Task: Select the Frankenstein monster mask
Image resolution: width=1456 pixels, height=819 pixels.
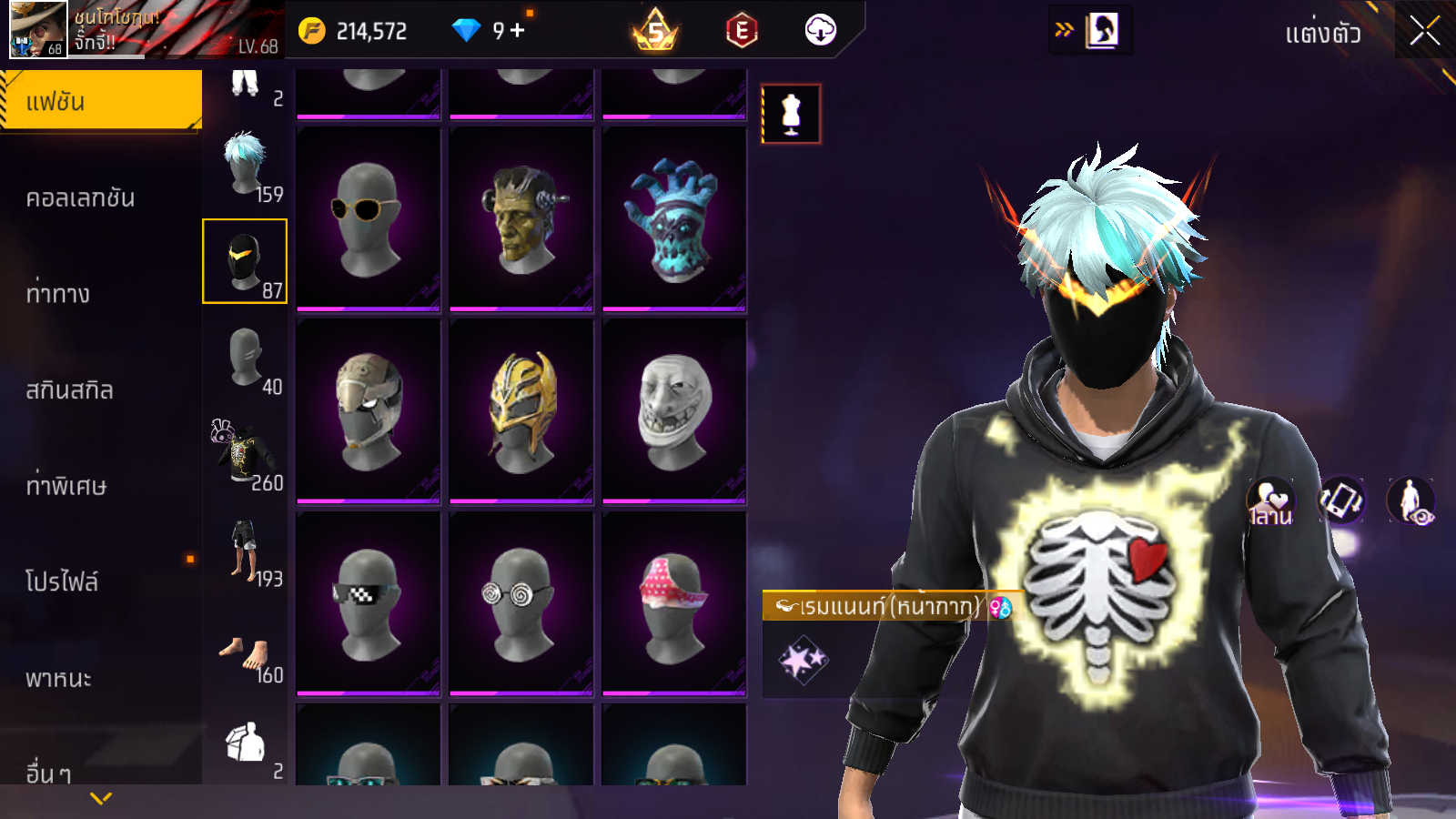Action: click(521, 218)
